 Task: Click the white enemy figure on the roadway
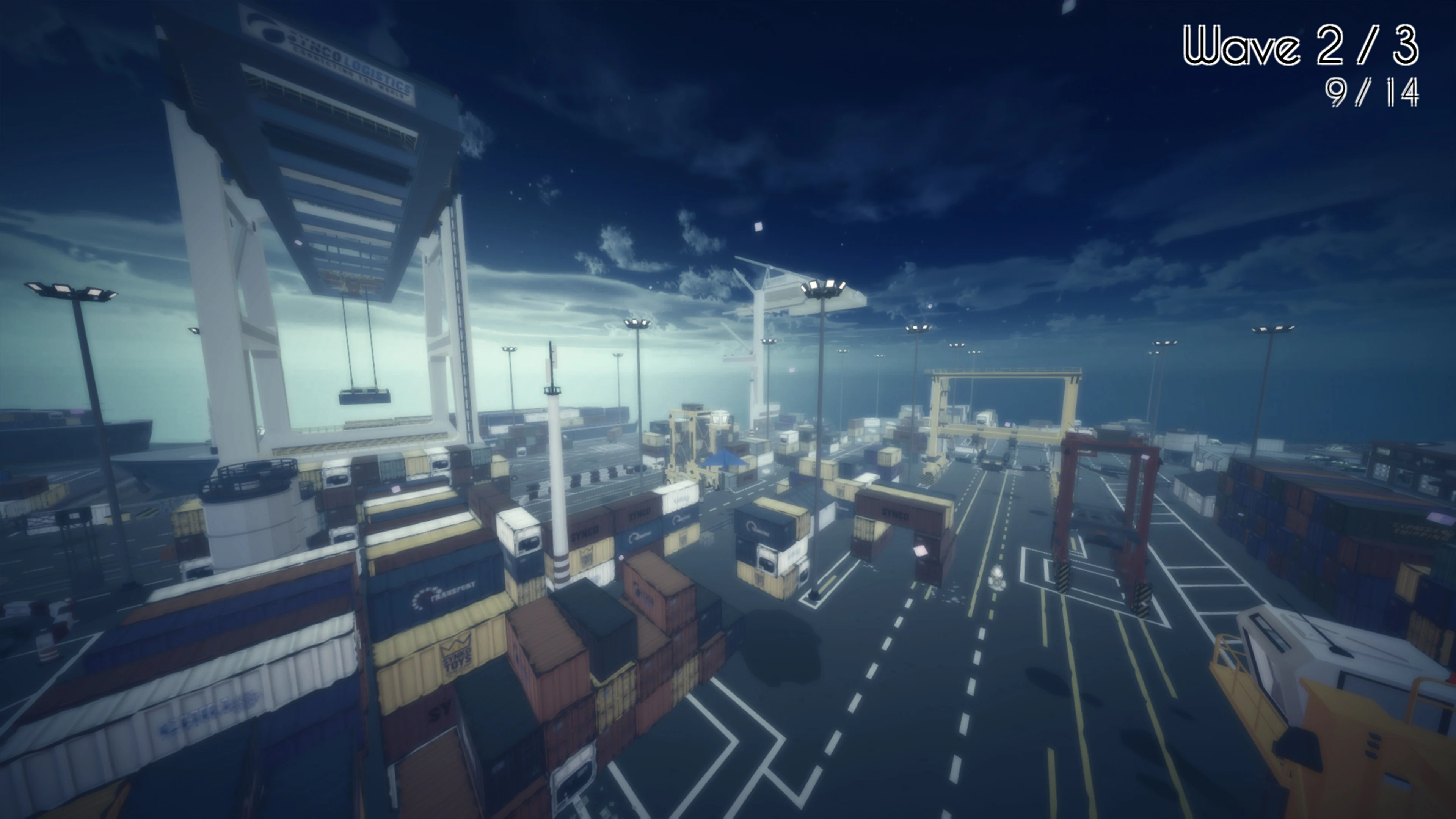[x=998, y=577]
